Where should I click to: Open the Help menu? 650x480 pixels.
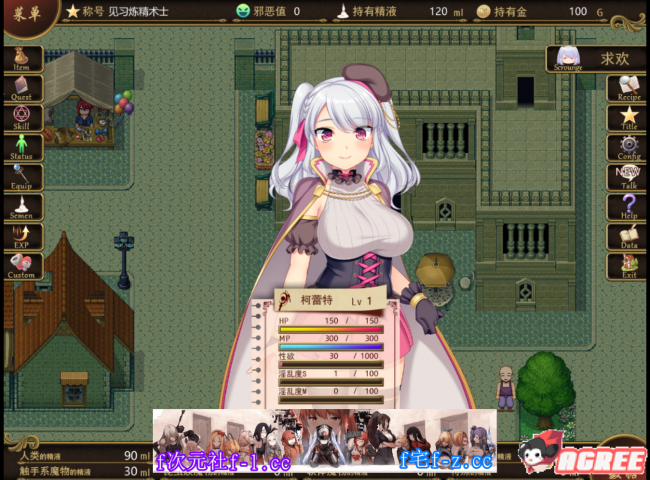[x=628, y=208]
